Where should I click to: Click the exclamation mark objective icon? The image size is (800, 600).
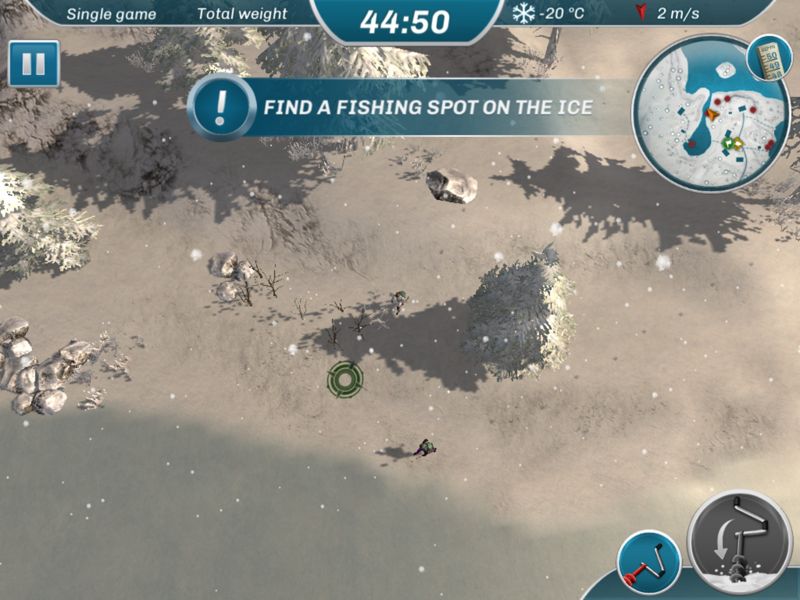(x=223, y=106)
